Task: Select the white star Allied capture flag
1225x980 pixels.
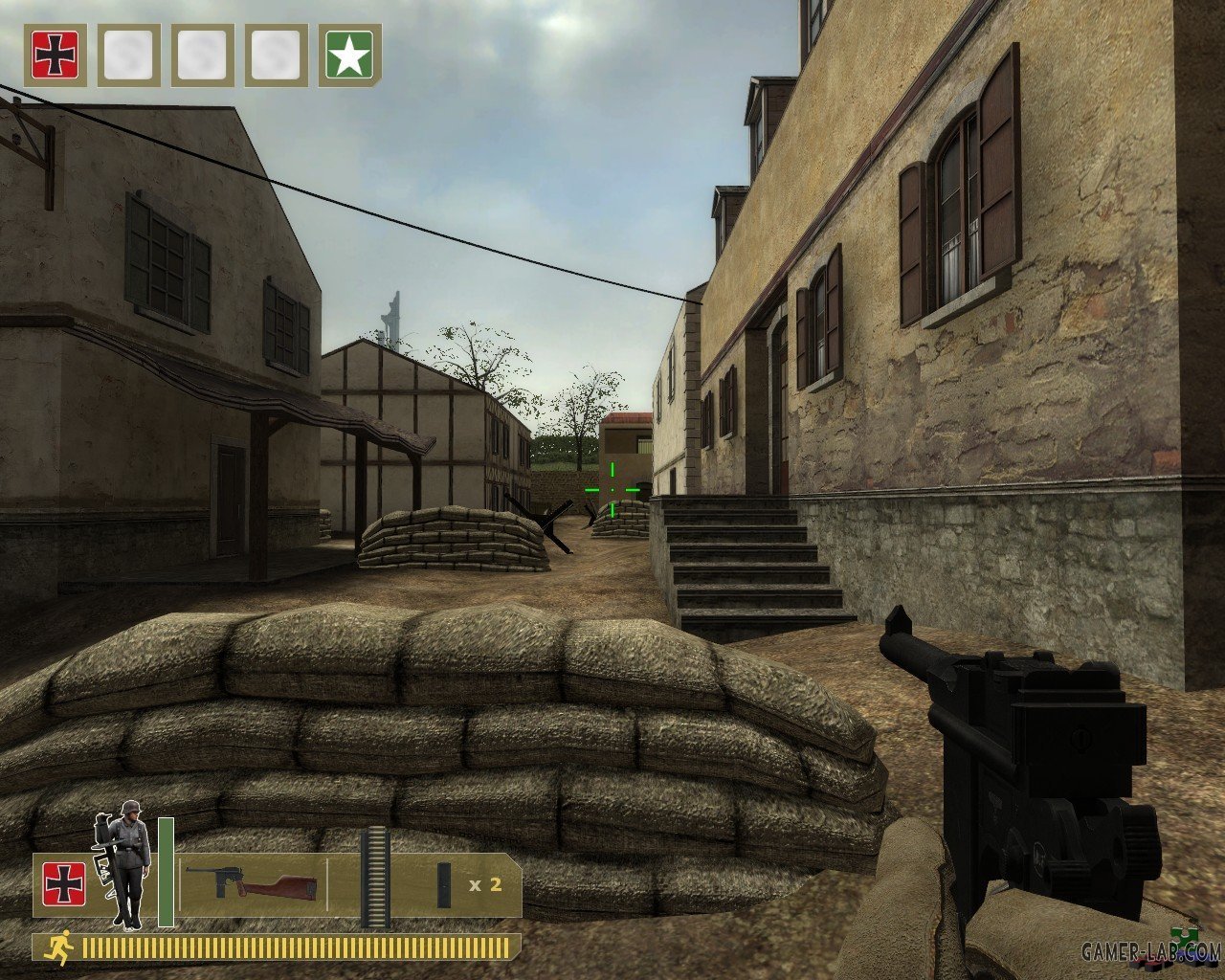Action: tap(349, 55)
